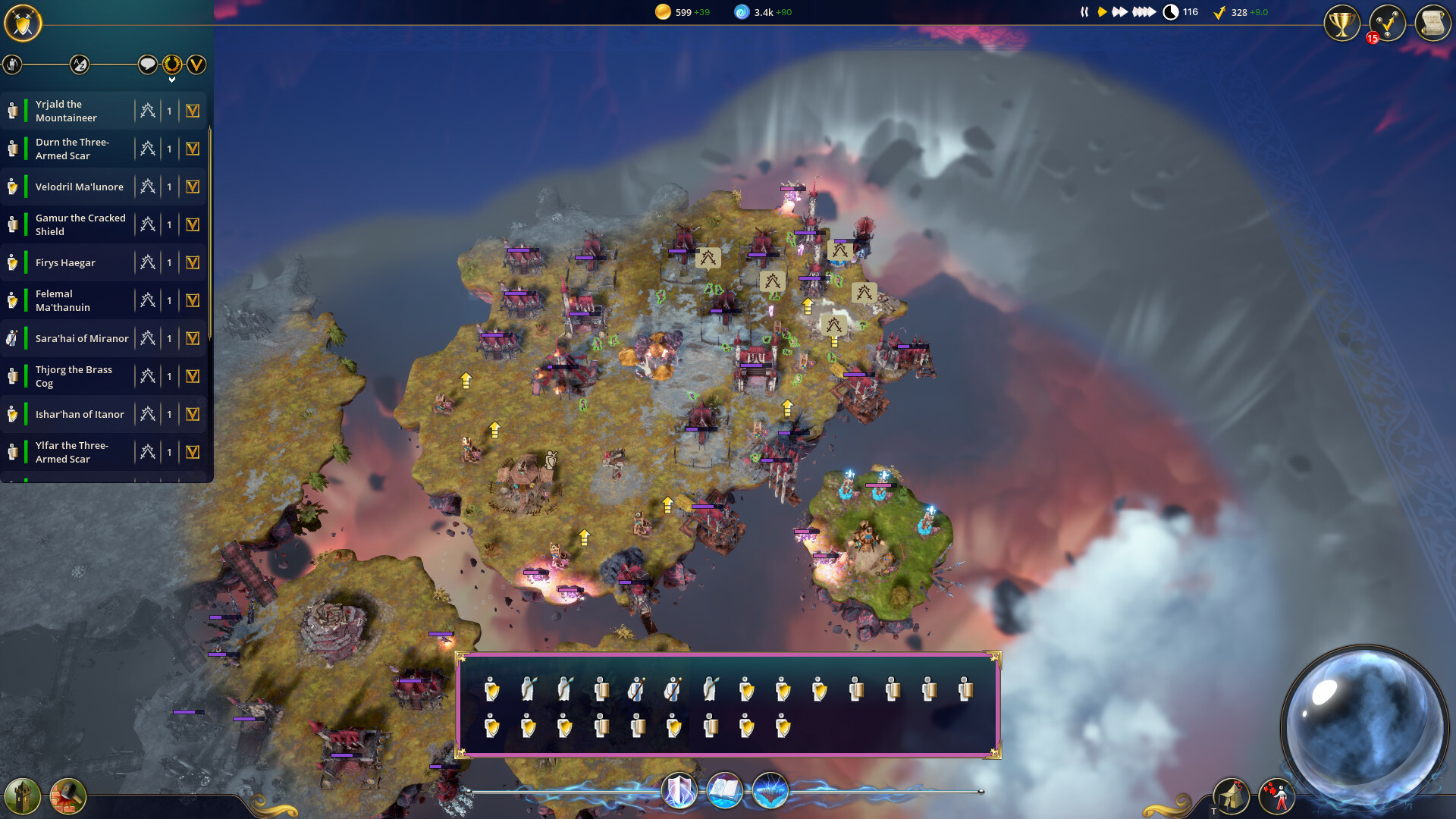Open the build menu with the hammer icon
Viewport: 1456px width, 819px height.
(x=68, y=795)
